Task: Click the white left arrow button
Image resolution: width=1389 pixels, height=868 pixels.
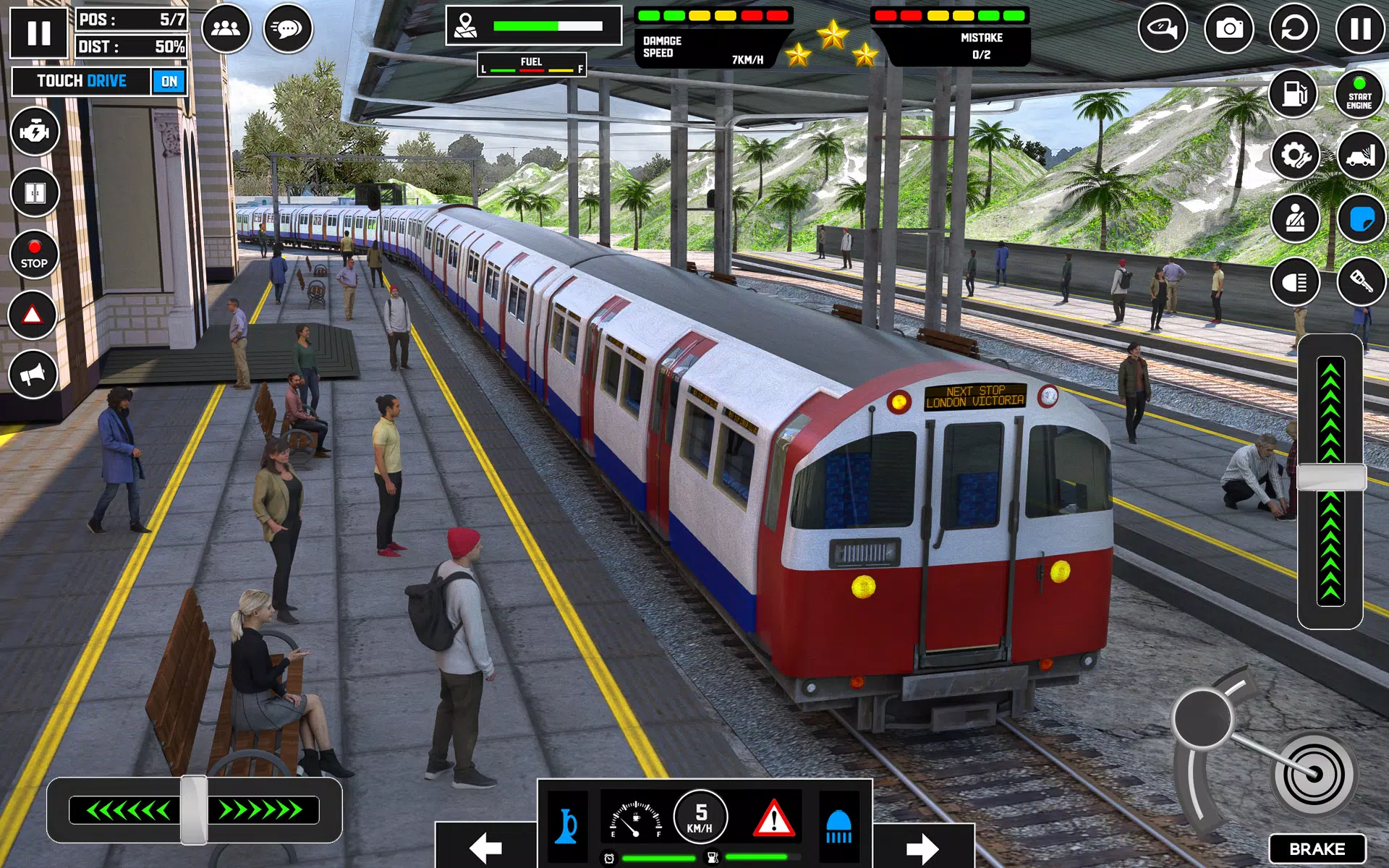Action: tap(485, 847)
